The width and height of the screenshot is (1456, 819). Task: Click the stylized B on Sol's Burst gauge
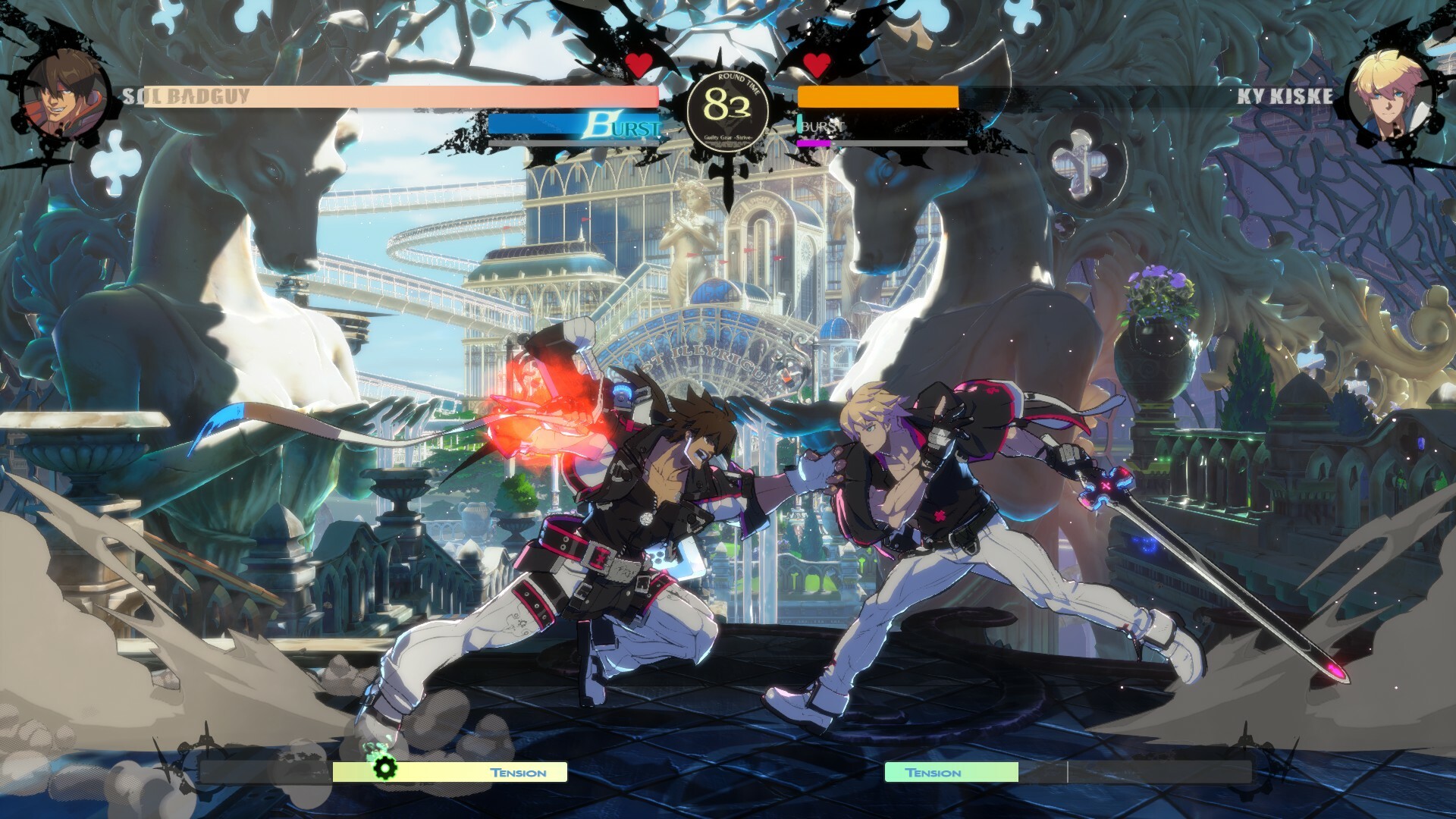coord(599,124)
